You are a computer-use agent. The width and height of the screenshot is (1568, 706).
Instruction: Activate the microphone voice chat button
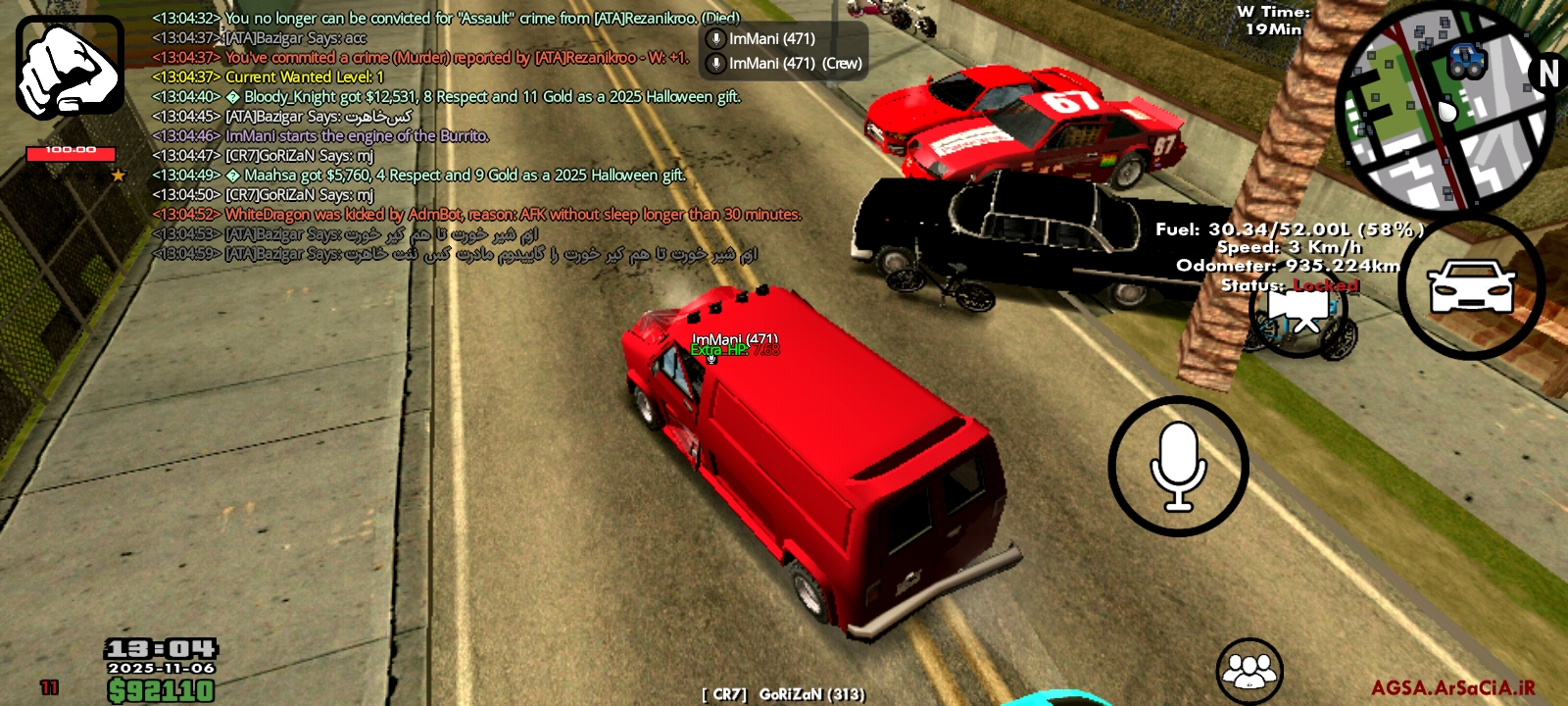pyautogui.click(x=1178, y=467)
